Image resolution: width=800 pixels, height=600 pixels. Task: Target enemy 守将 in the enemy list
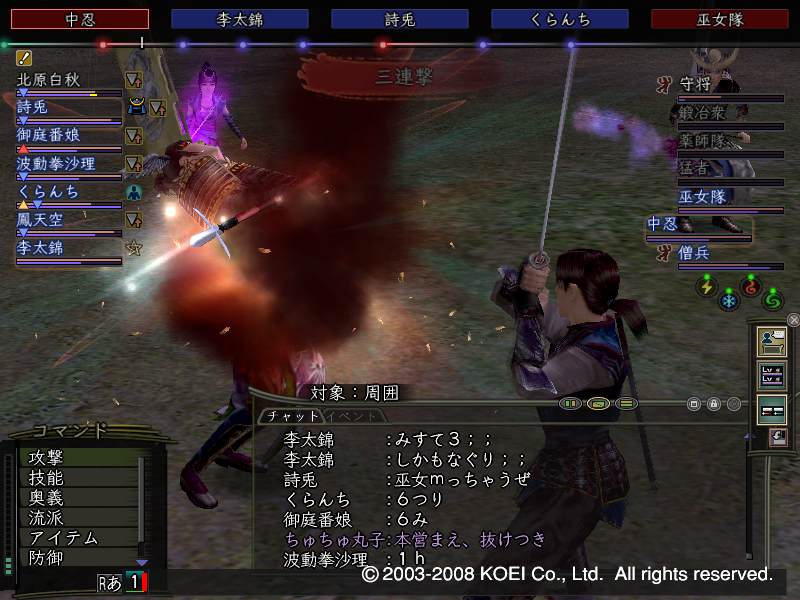click(700, 86)
